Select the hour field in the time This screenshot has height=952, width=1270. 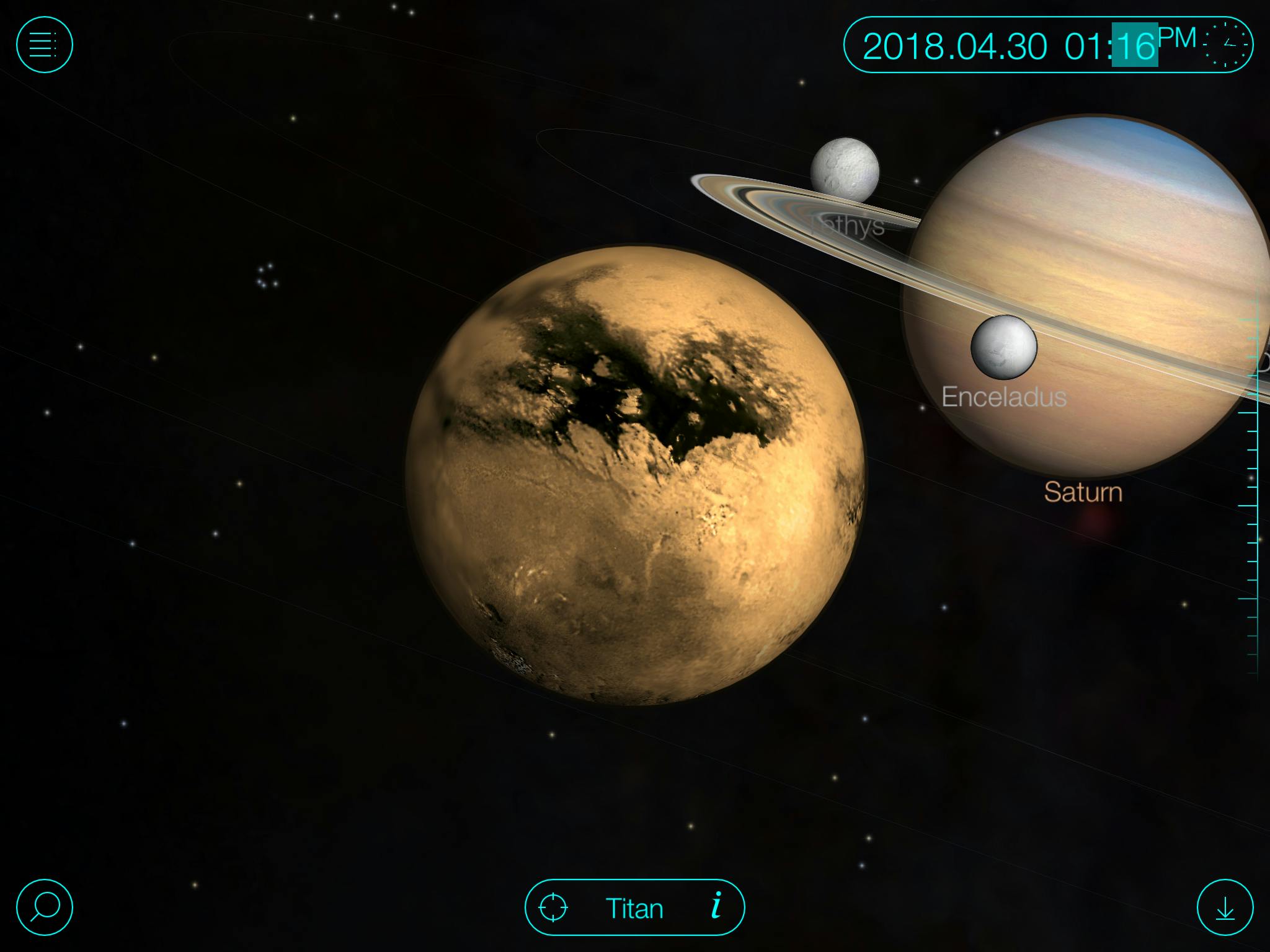click(x=1083, y=46)
